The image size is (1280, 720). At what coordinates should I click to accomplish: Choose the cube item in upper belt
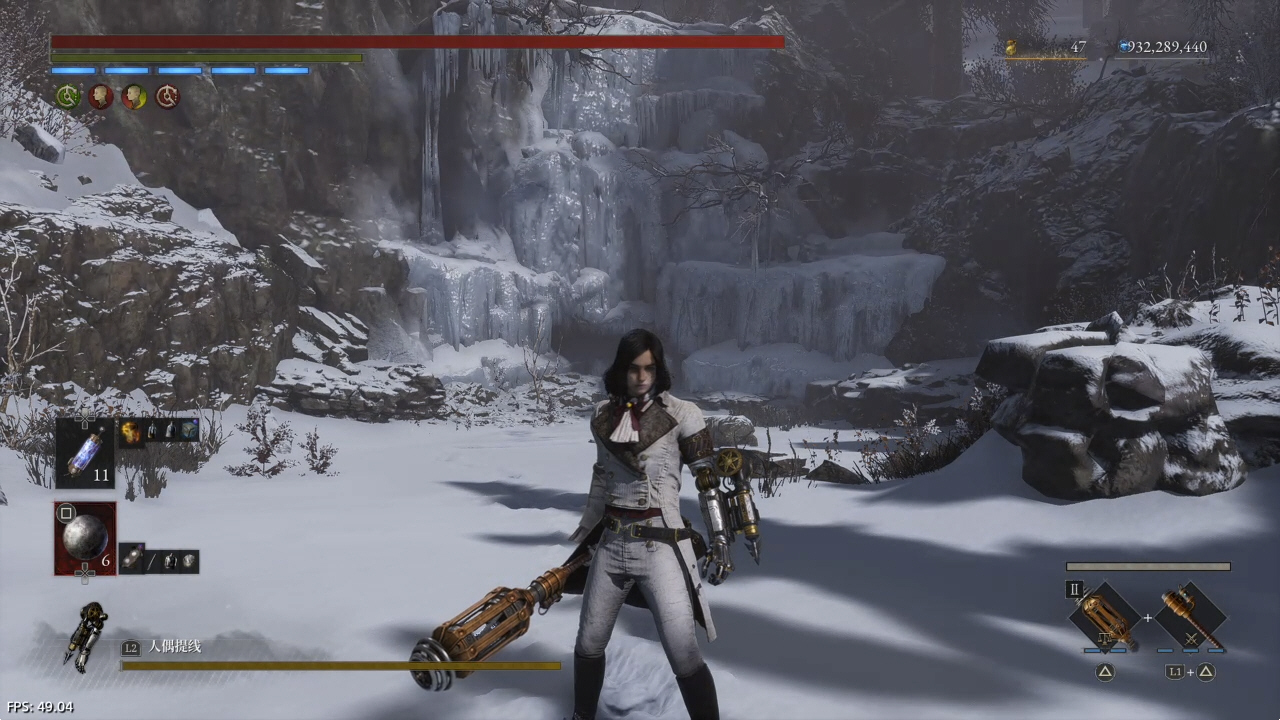pyautogui.click(x=188, y=431)
